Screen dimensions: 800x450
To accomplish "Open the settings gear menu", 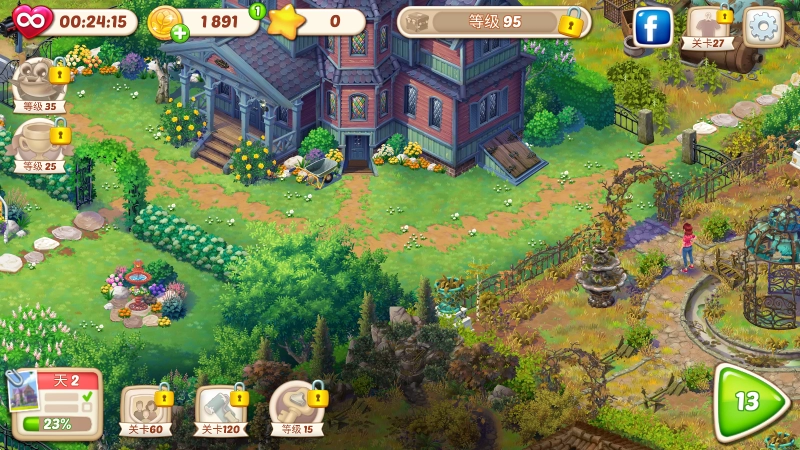I will coord(765,26).
